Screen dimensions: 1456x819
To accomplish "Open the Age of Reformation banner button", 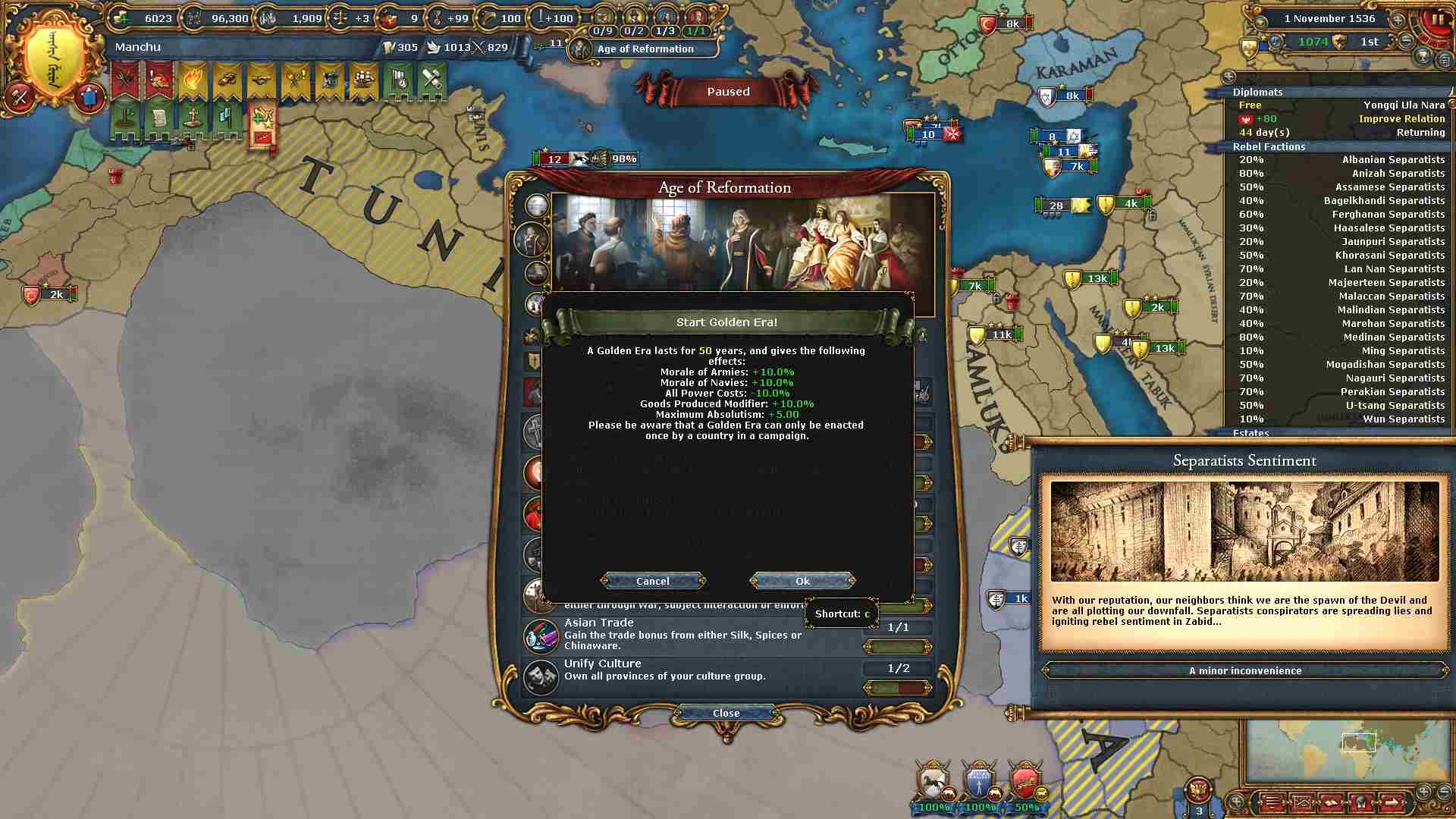I will coord(644,49).
